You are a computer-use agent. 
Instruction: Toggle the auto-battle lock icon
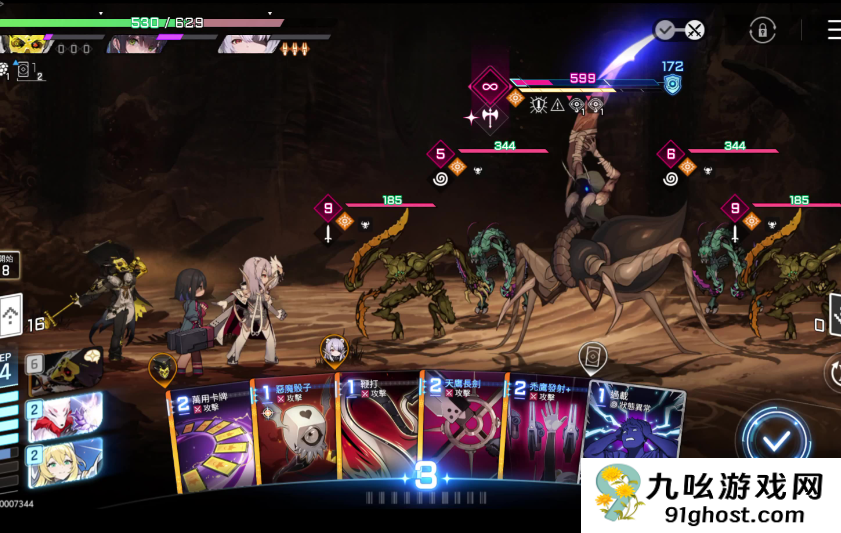[x=763, y=30]
